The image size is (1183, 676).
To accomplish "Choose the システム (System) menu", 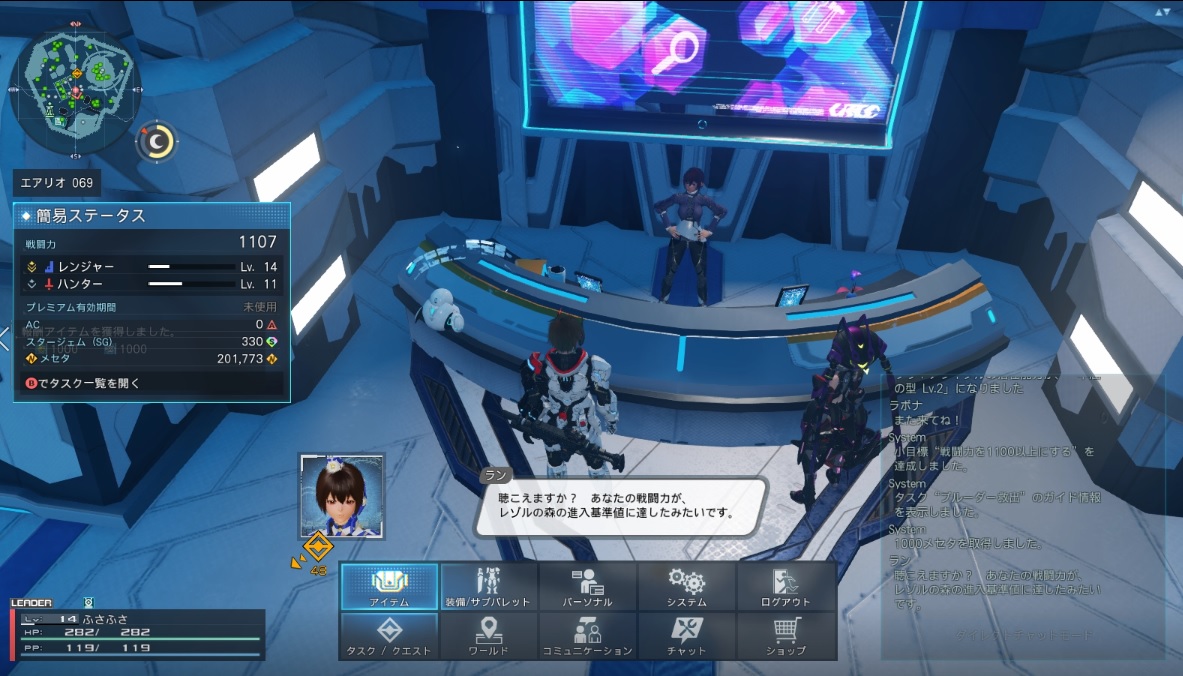I will coord(686,587).
